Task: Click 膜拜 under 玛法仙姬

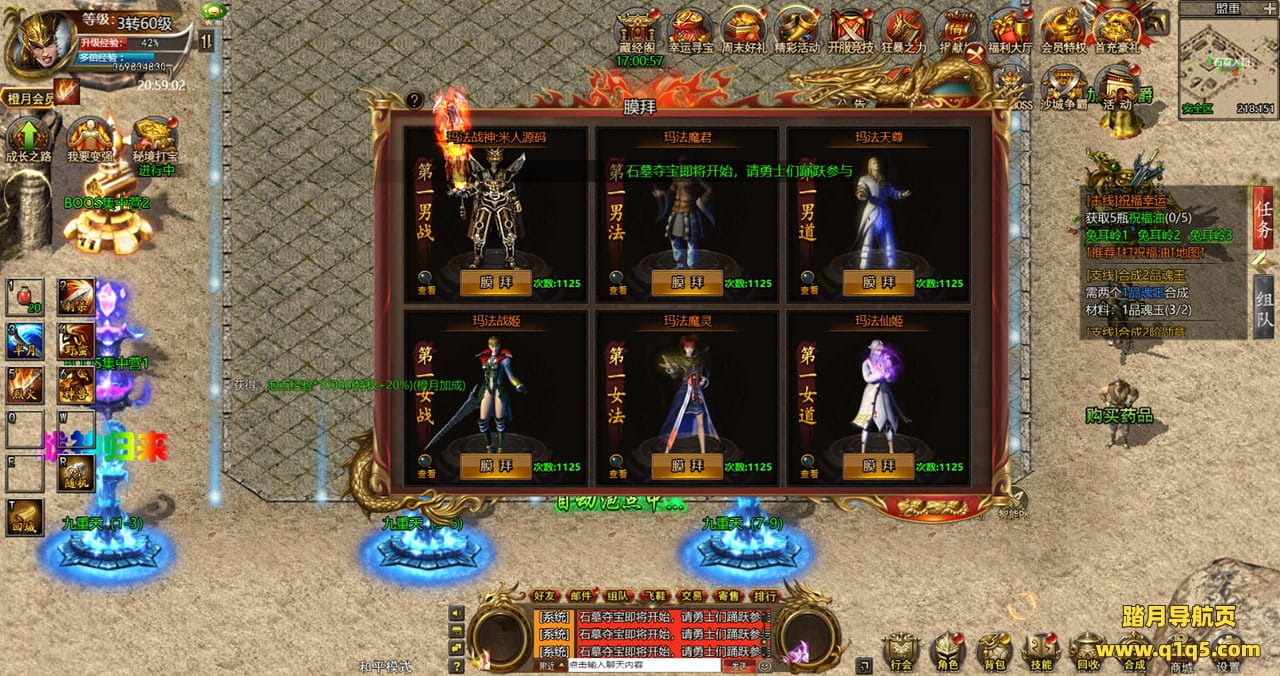Action: click(x=878, y=466)
